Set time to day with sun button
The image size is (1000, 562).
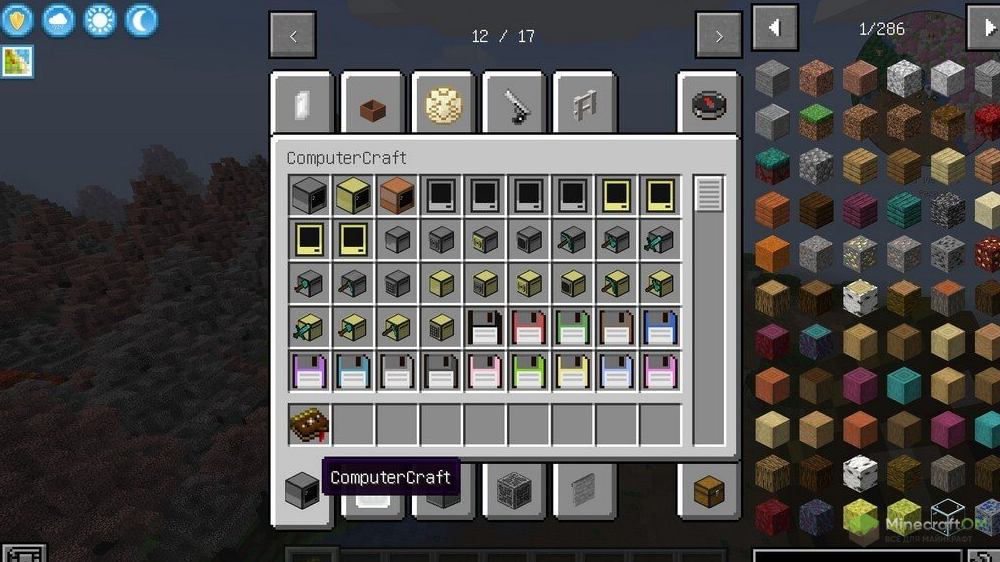click(x=100, y=19)
